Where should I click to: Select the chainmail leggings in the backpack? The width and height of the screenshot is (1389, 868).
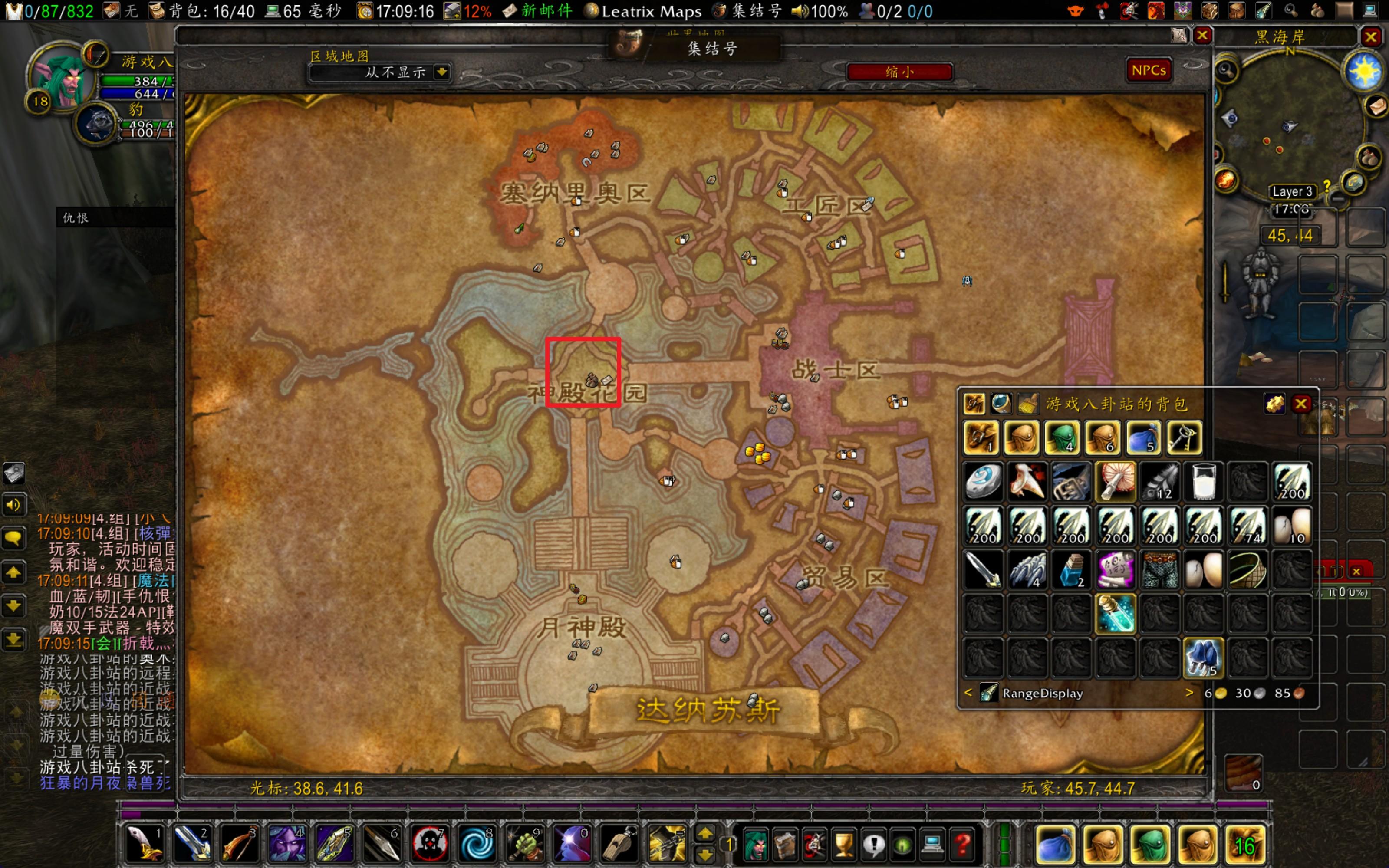pyautogui.click(x=1159, y=570)
